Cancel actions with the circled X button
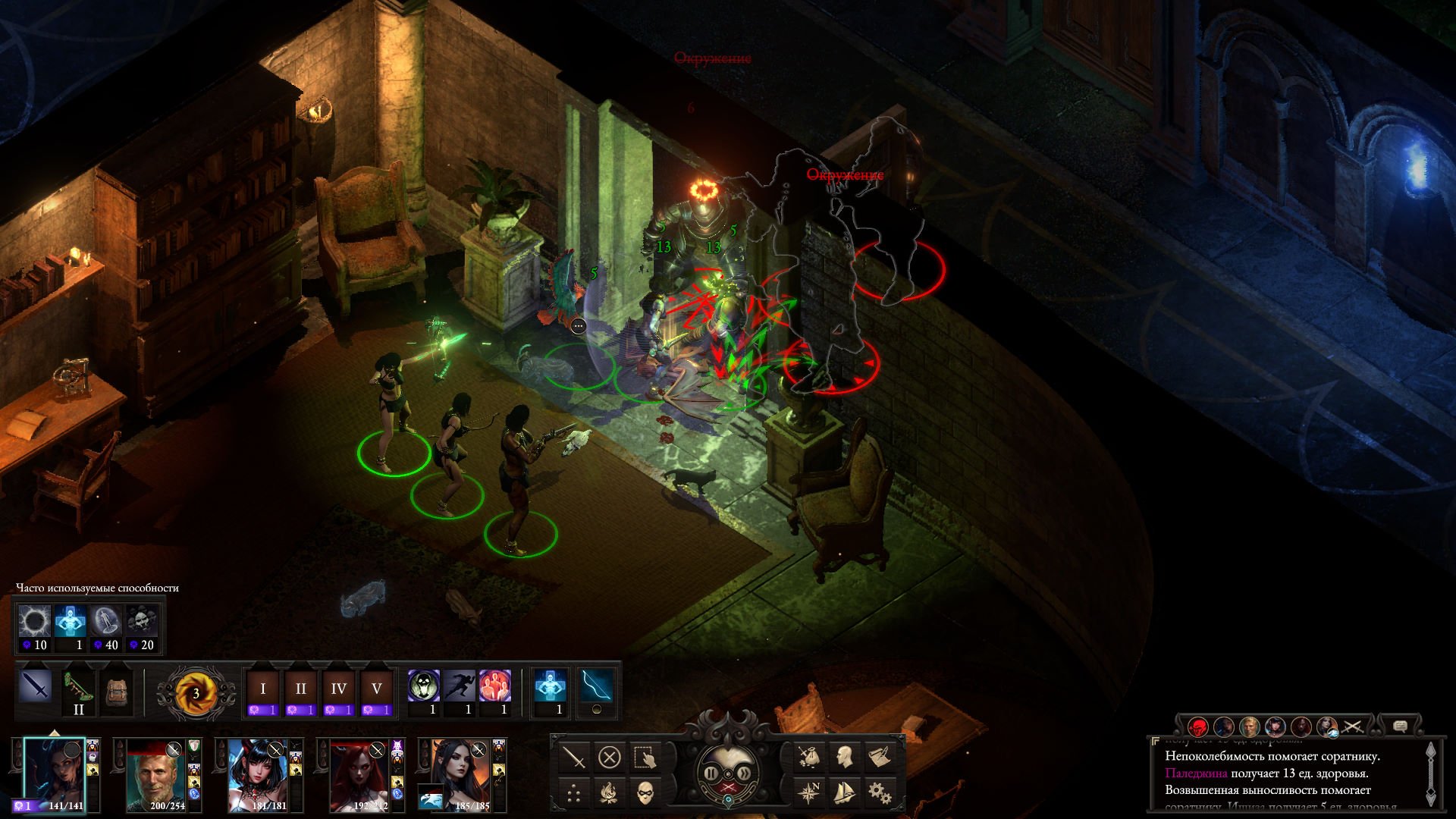 tap(609, 757)
